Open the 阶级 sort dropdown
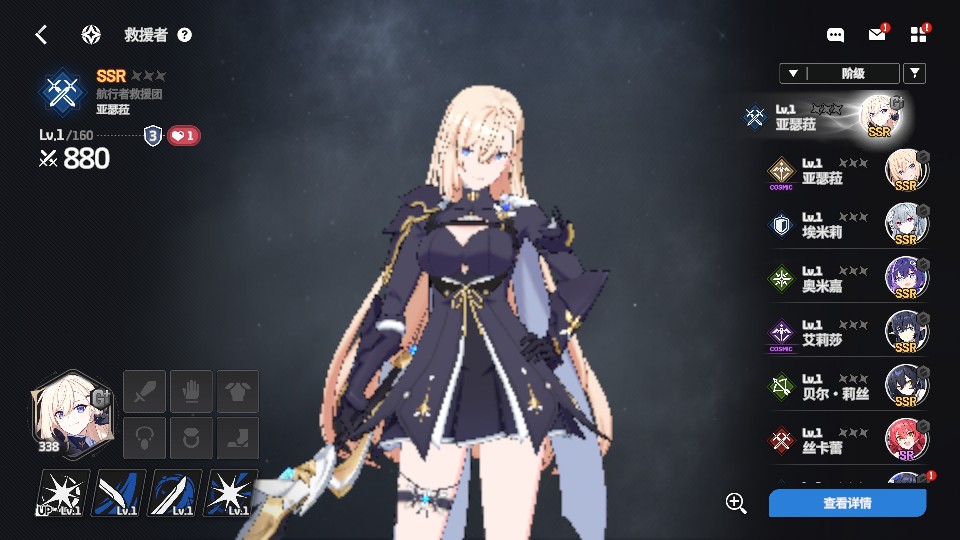This screenshot has width=960, height=540. pyautogui.click(x=839, y=73)
